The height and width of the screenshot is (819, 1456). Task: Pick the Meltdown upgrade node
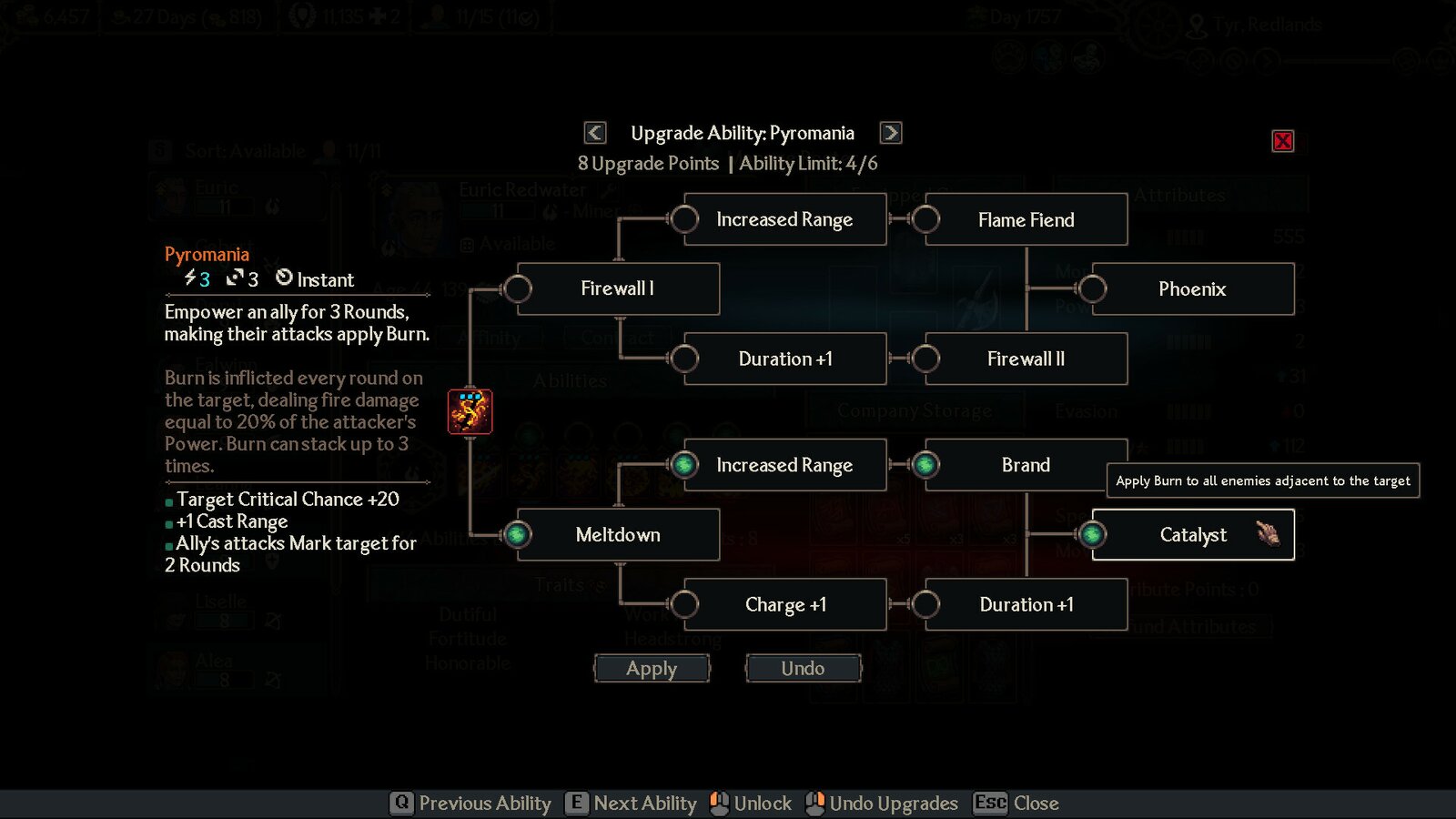618,535
